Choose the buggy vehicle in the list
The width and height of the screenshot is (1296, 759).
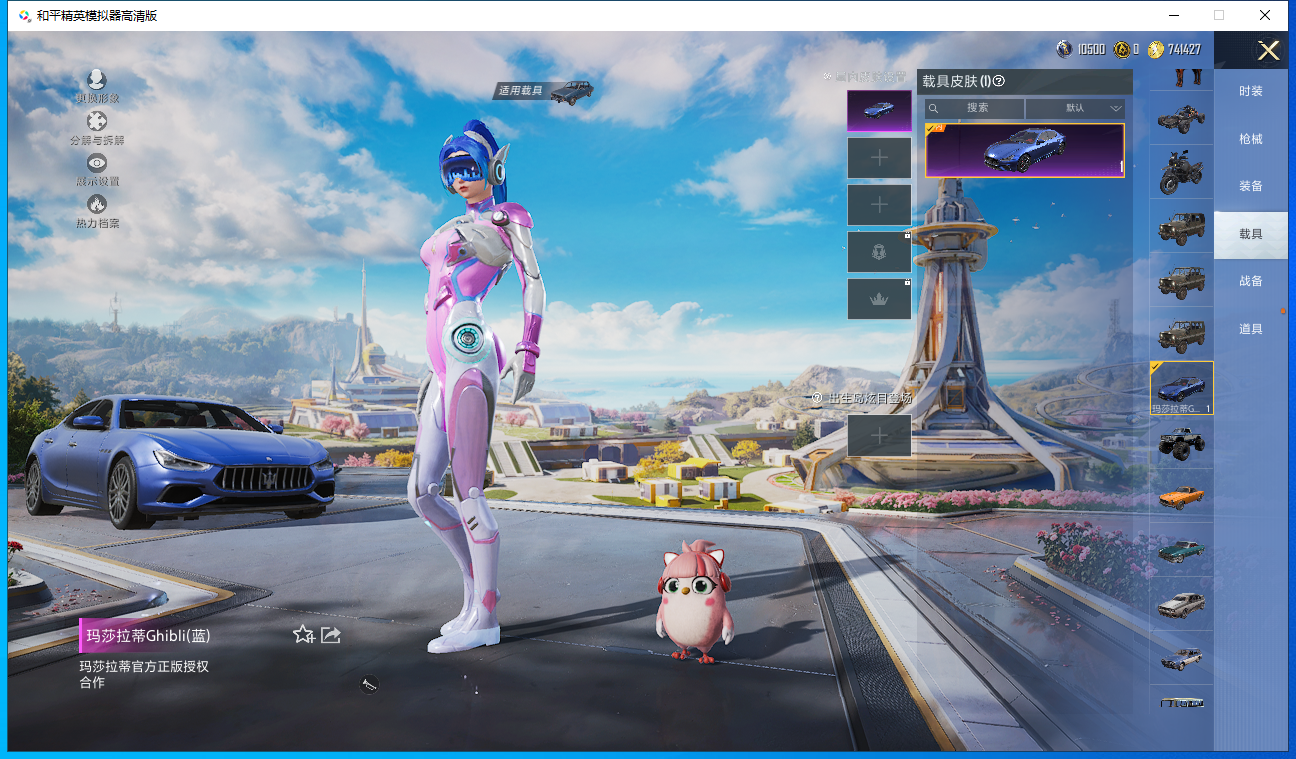click(1181, 118)
